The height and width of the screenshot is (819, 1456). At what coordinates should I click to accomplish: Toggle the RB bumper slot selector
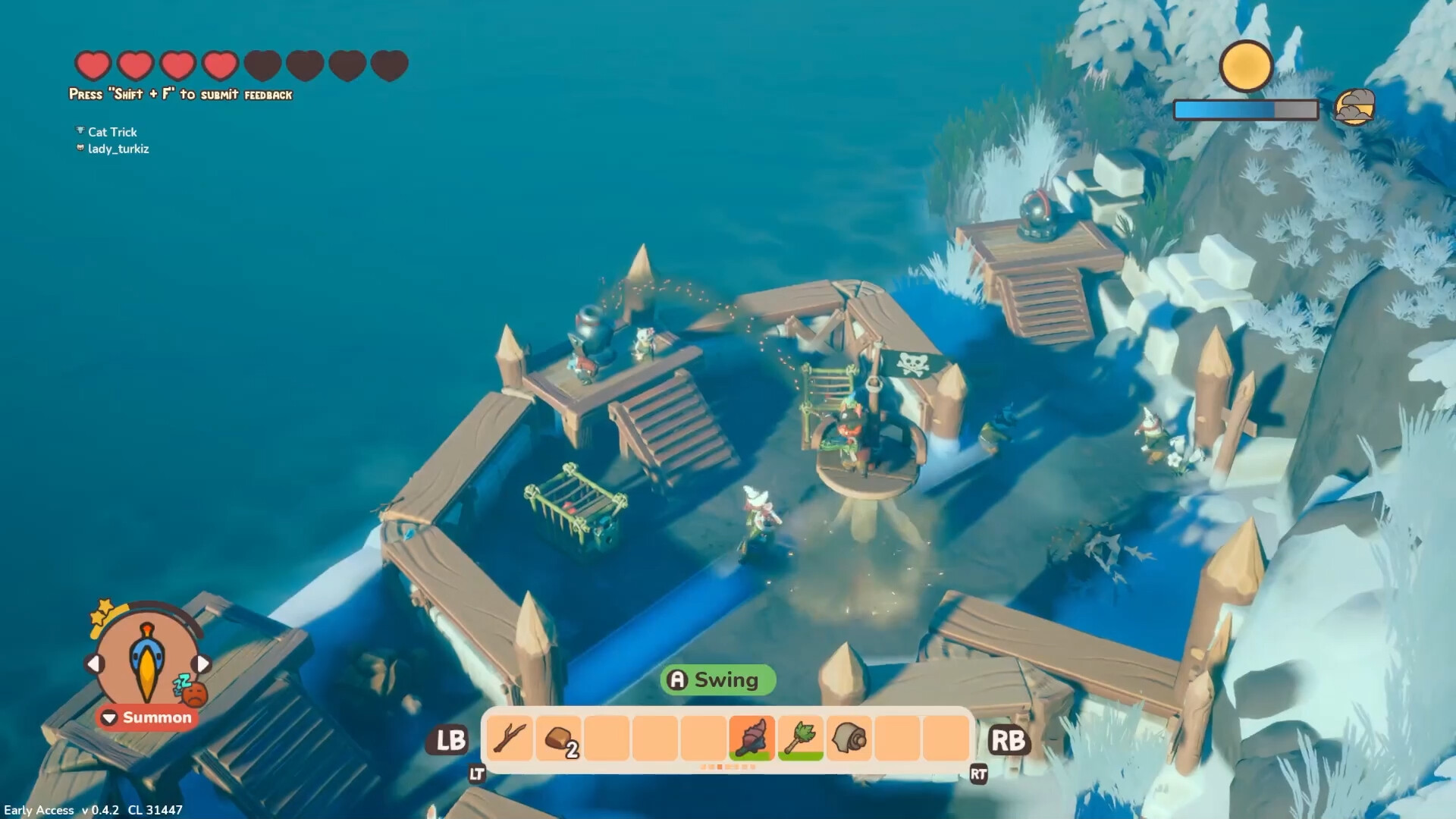coord(1011,741)
